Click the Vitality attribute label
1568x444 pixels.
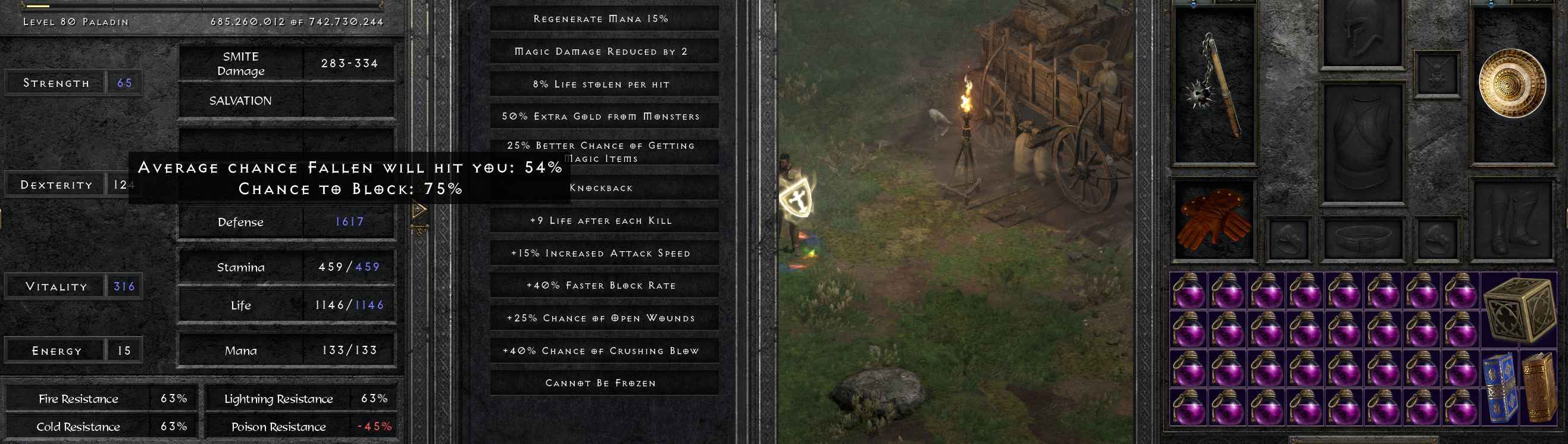tap(56, 286)
